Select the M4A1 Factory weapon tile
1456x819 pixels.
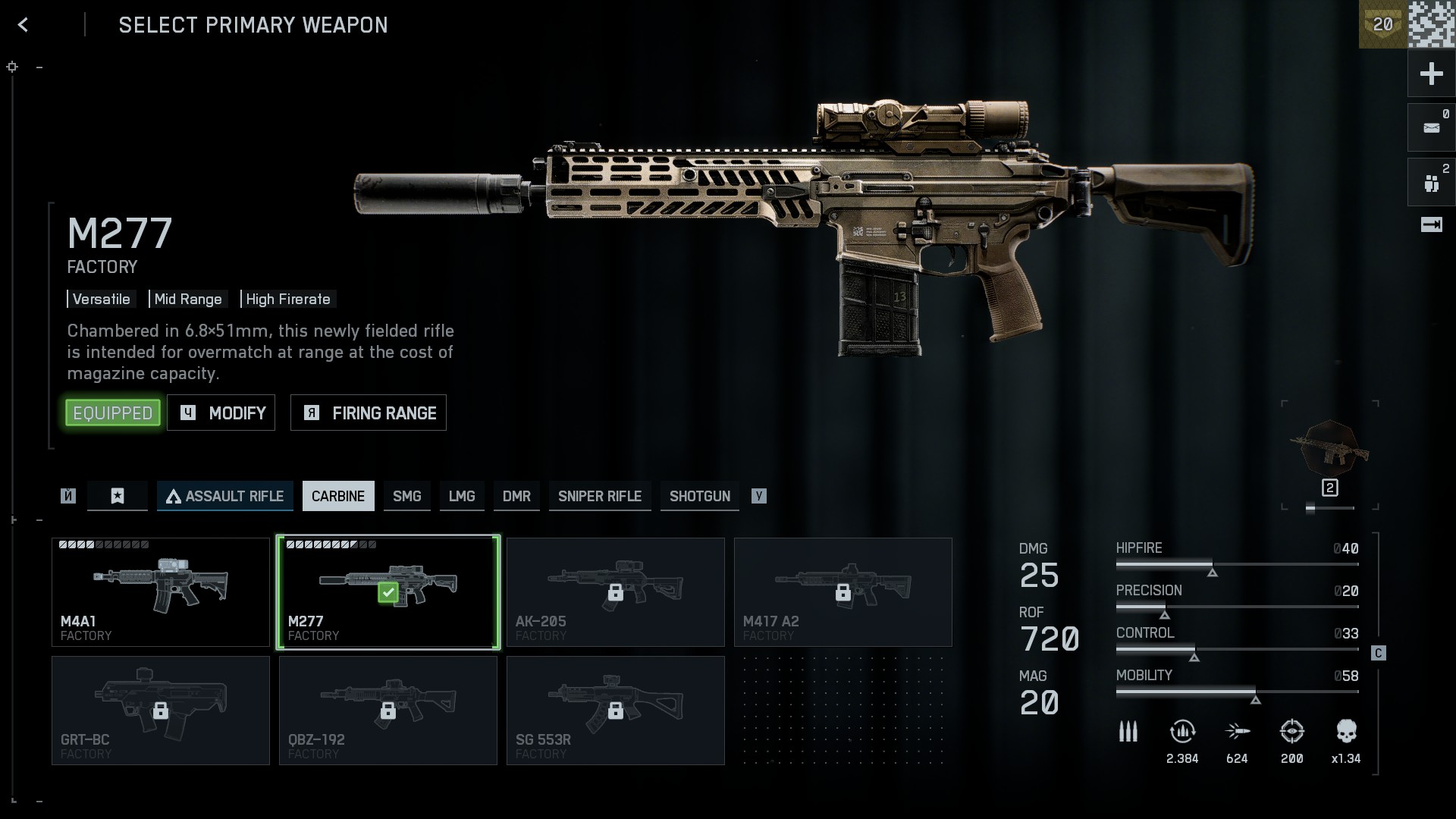click(x=161, y=592)
